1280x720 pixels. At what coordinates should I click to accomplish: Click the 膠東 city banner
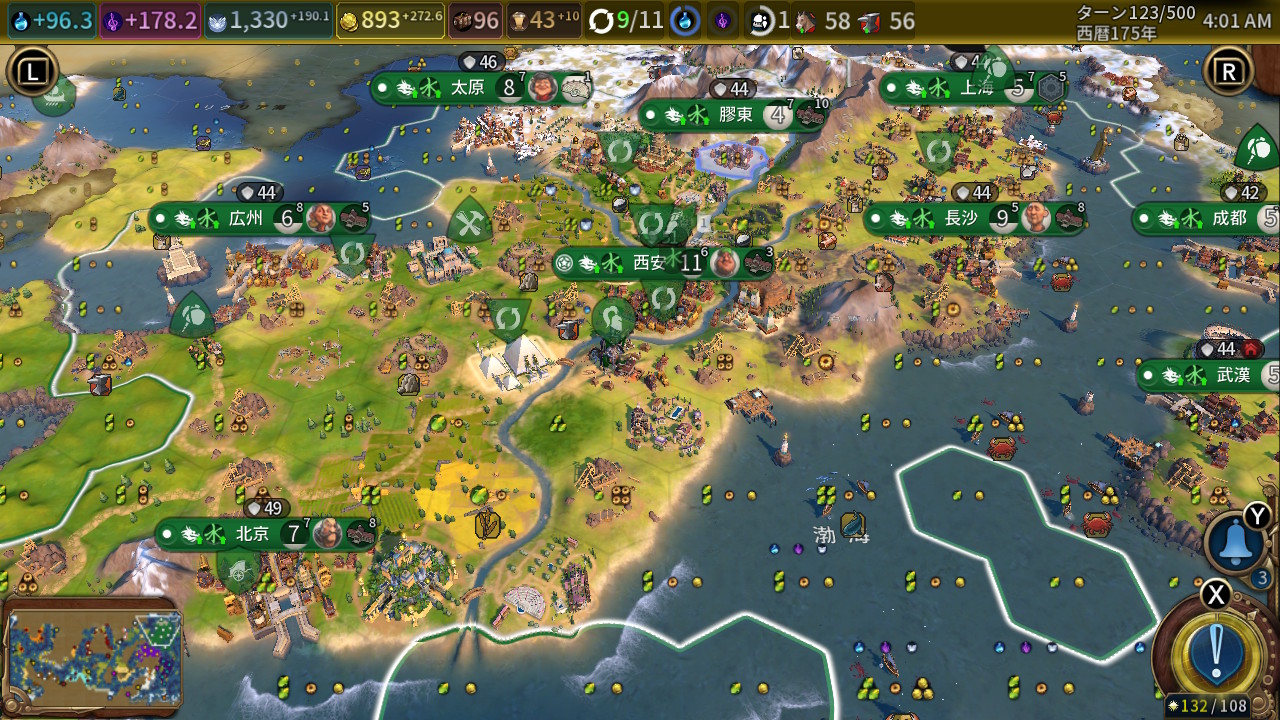click(735, 115)
